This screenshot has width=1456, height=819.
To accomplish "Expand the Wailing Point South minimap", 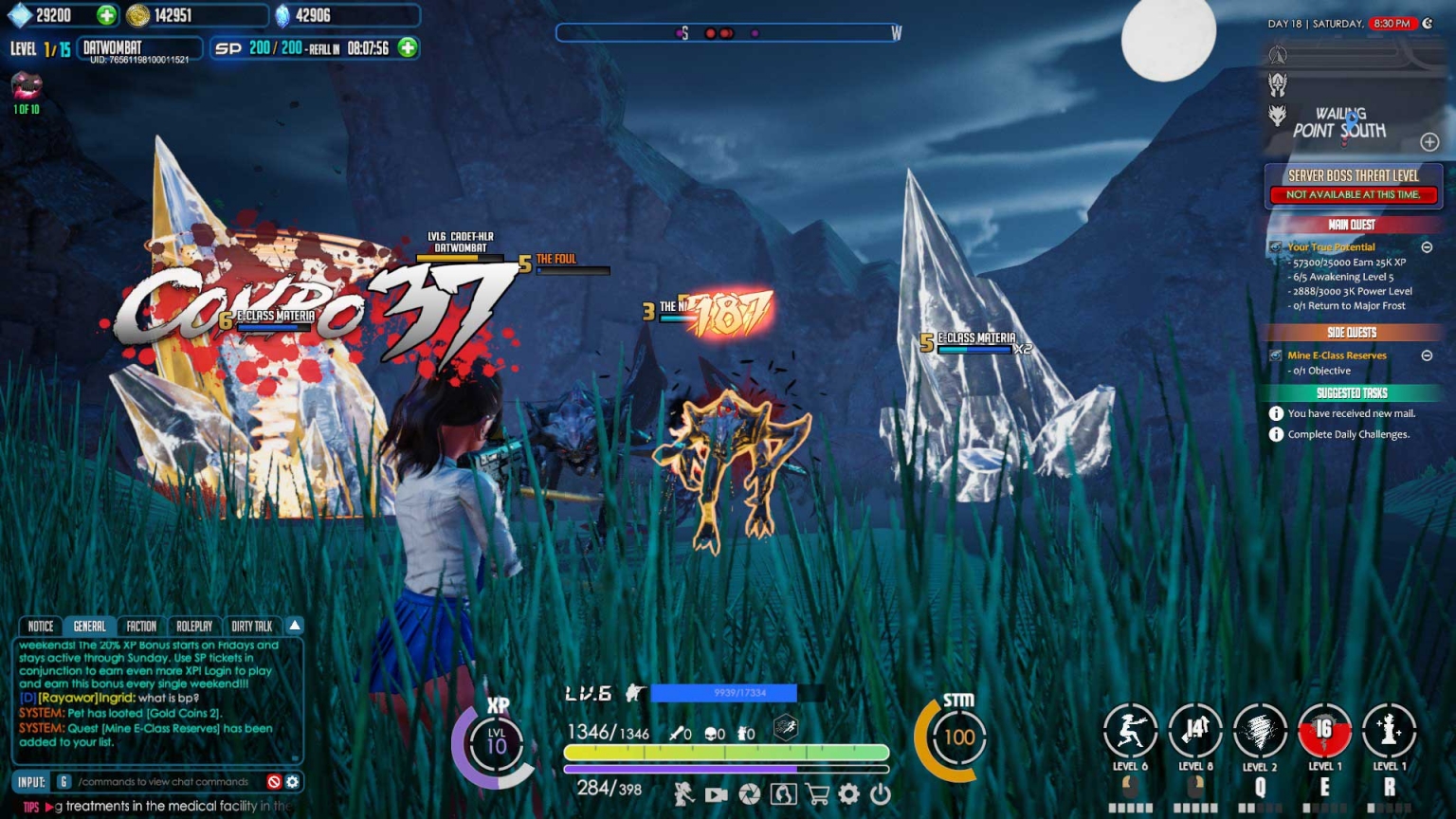I will coord(1429,142).
